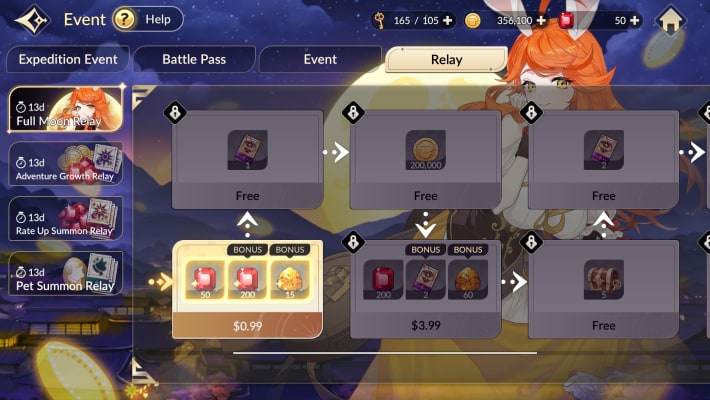Screen dimensions: 710x400
Task: Add red gems with the plus button
Action: coord(634,20)
